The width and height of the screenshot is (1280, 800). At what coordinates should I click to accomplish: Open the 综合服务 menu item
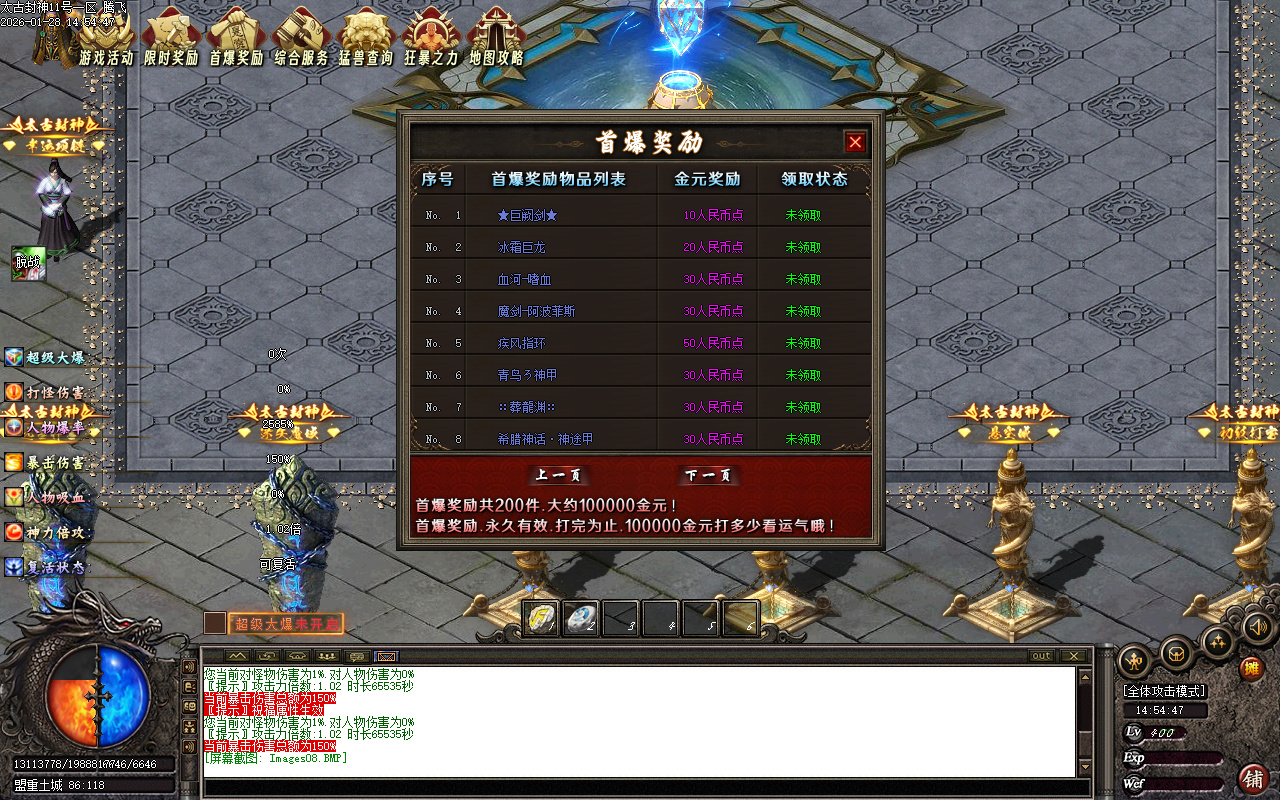tap(301, 35)
